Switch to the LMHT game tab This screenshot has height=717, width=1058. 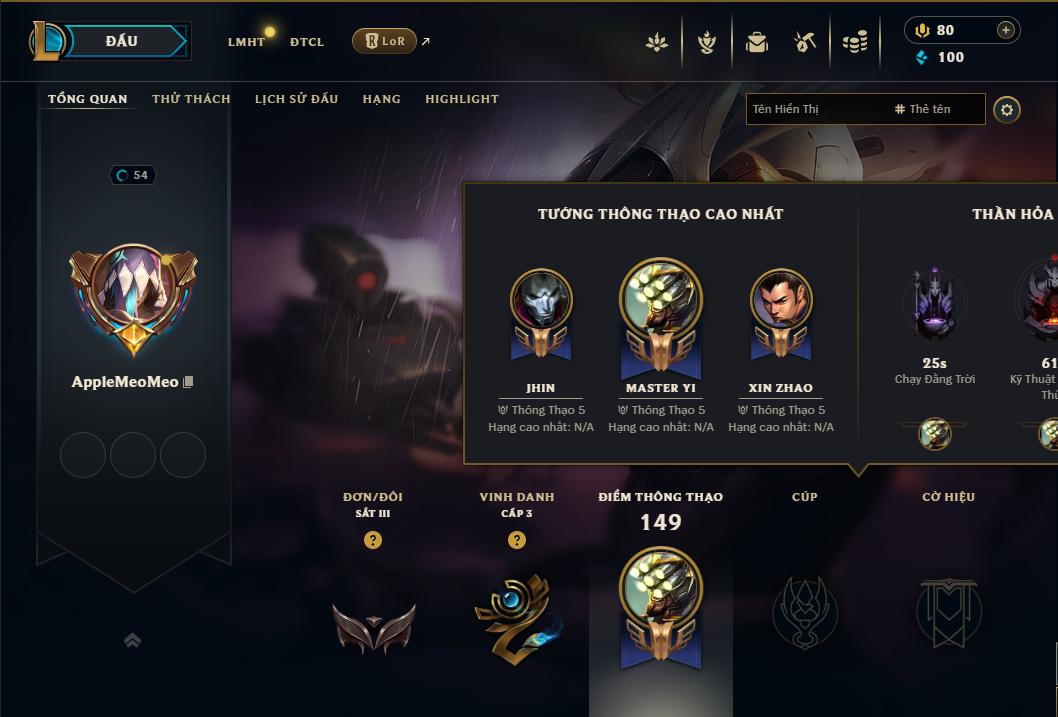[x=246, y=42]
